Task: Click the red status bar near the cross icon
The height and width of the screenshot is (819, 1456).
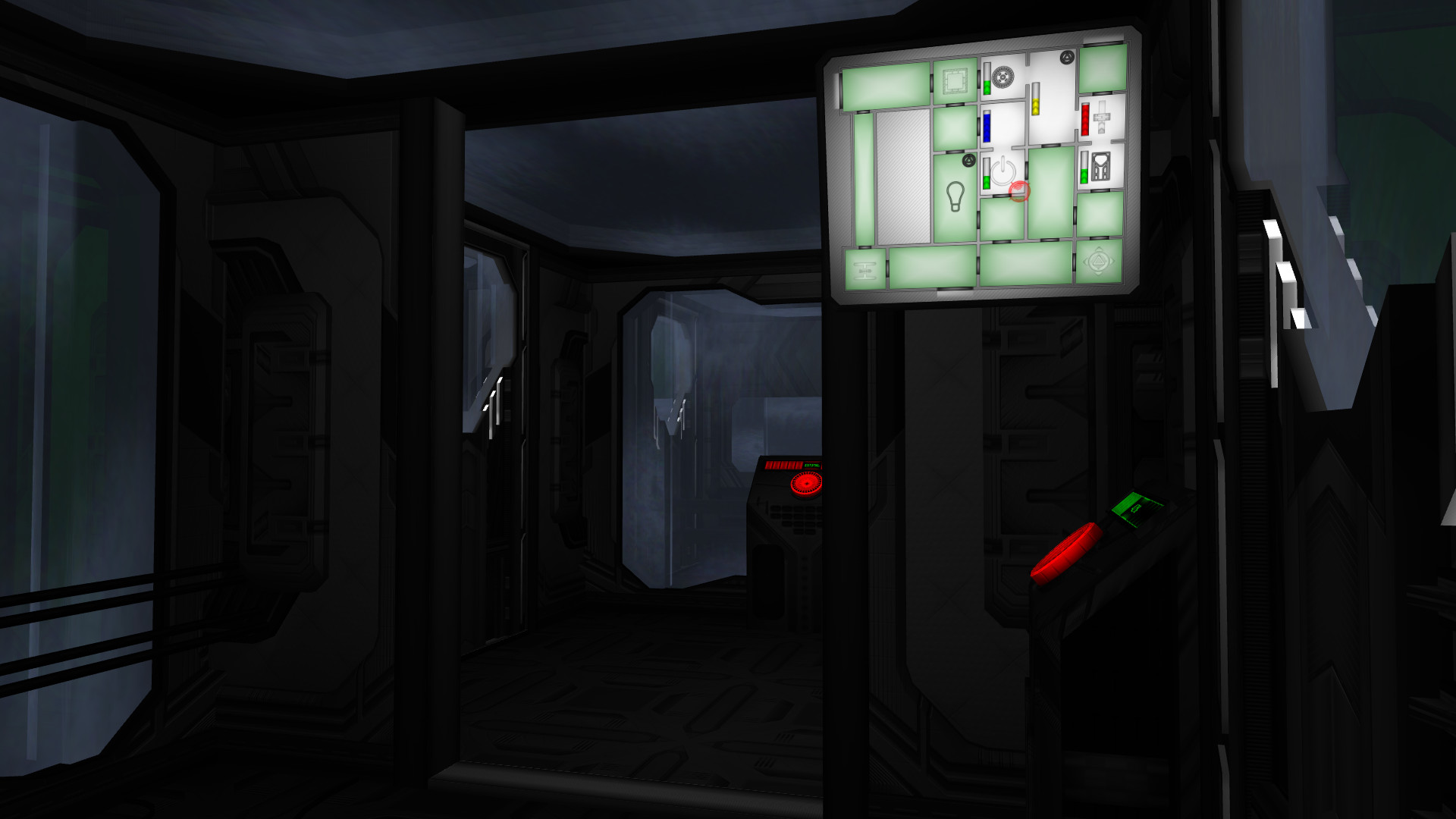Action: (1084, 119)
